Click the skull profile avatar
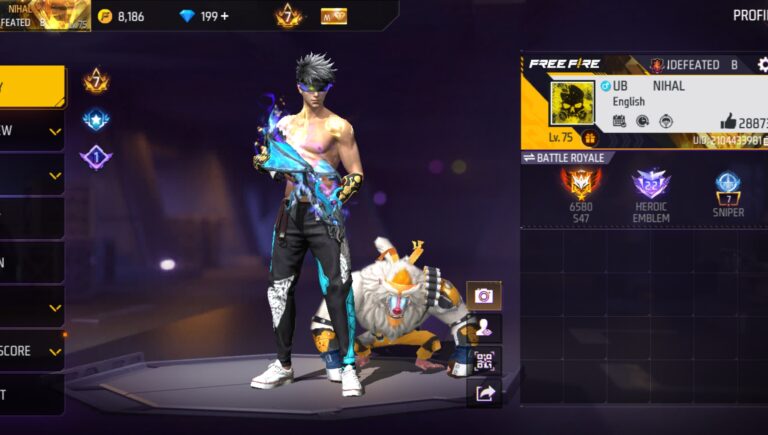The height and width of the screenshot is (435, 768). [572, 102]
